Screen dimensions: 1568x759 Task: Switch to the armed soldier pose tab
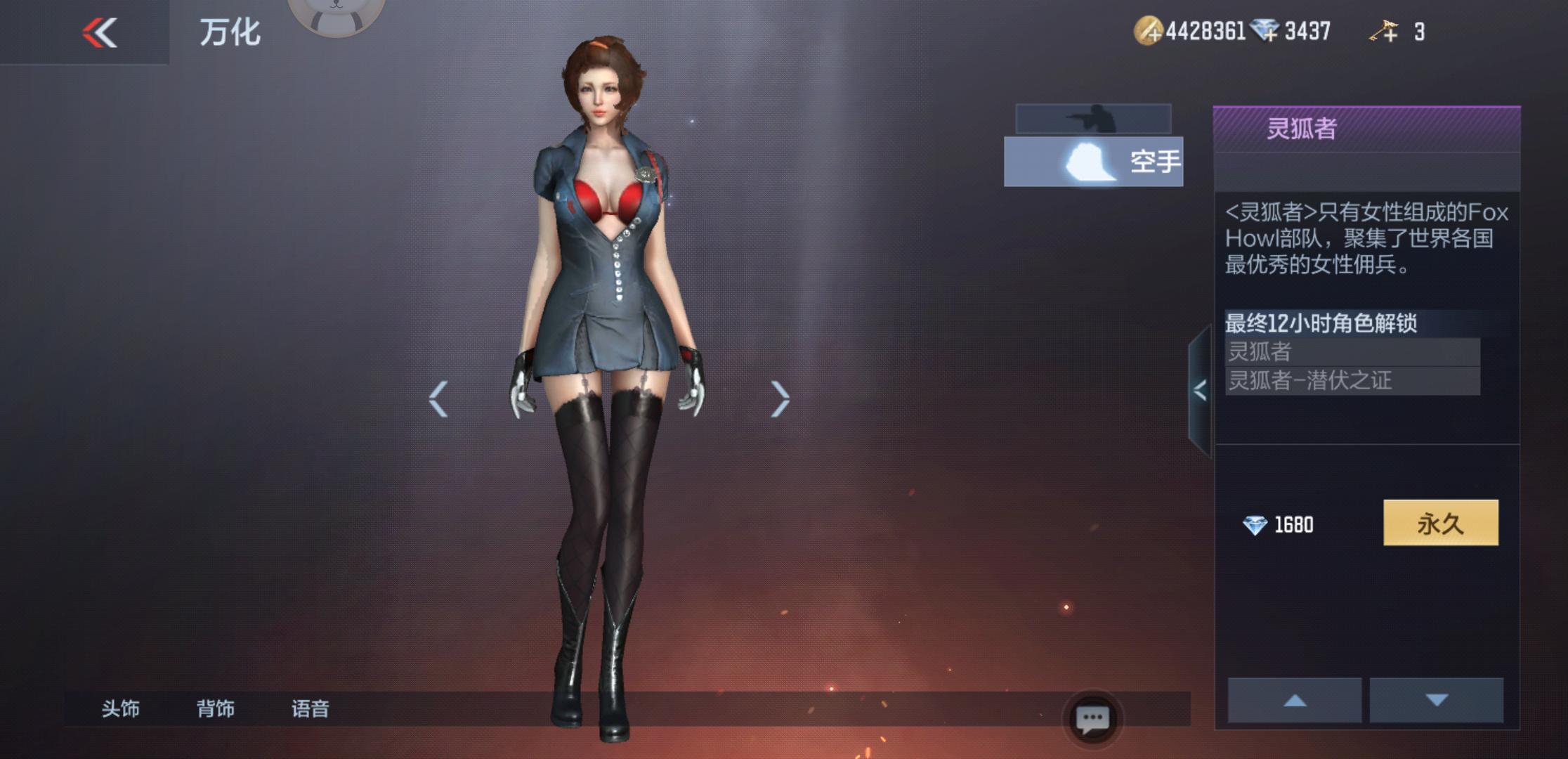coord(1093,119)
